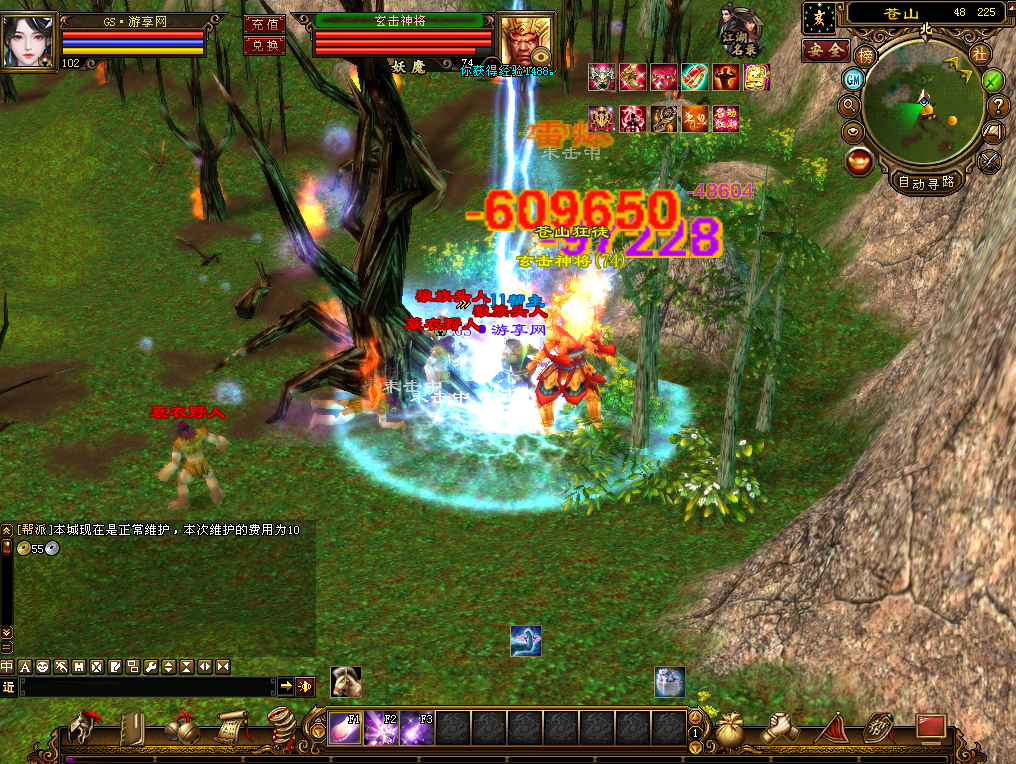The image size is (1016, 764).
Task: Contact support via the GM button
Action: (x=853, y=79)
